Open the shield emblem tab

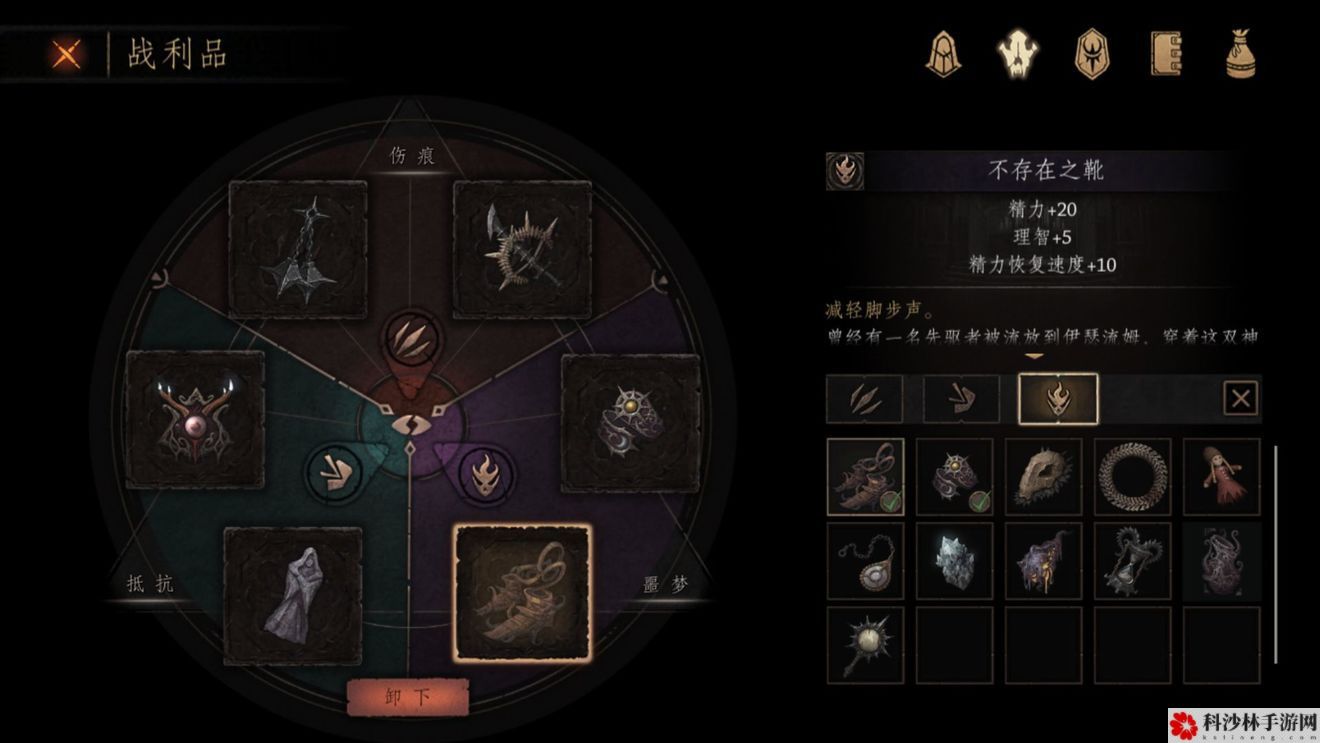click(1091, 53)
